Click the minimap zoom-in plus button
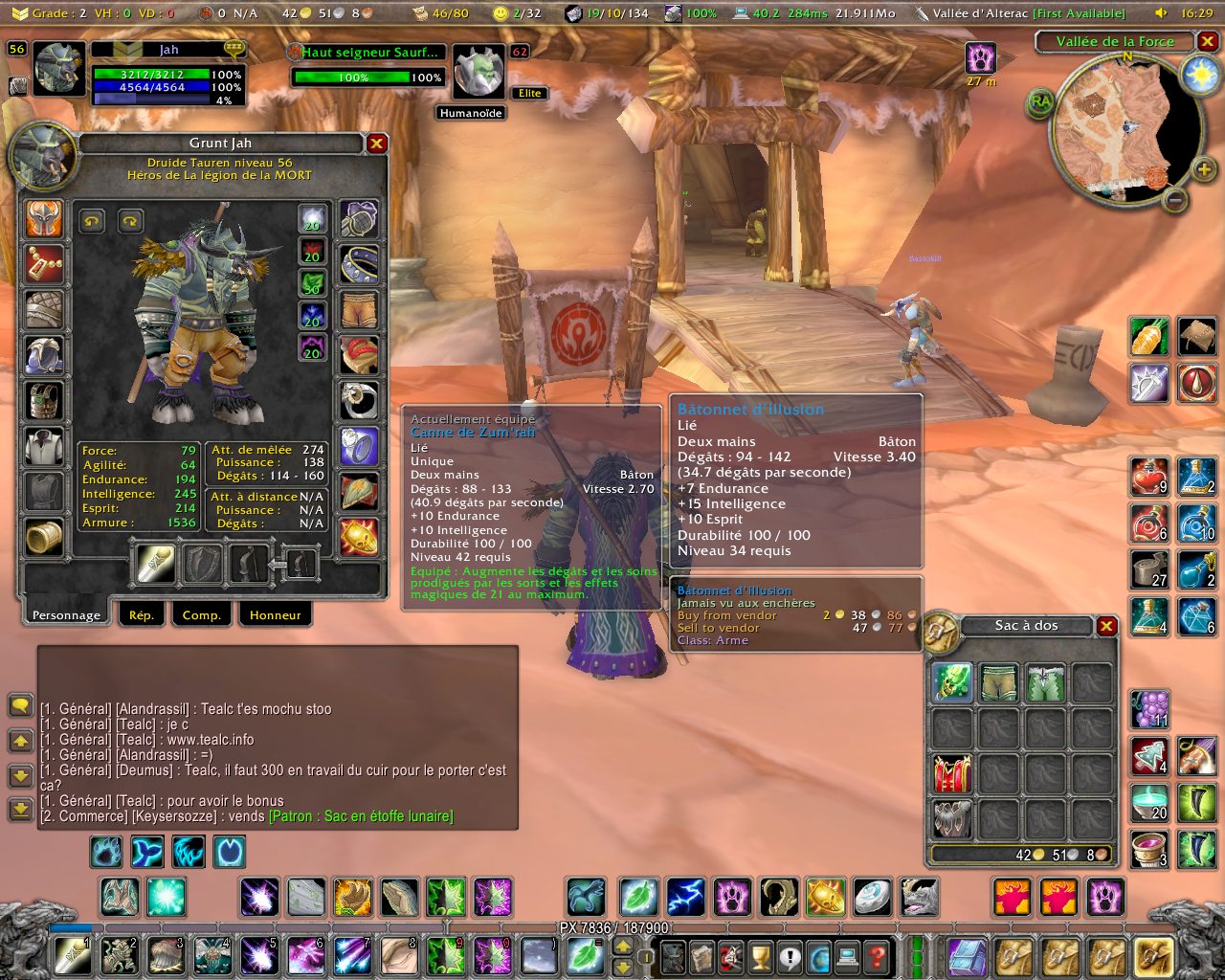 coord(1203,170)
